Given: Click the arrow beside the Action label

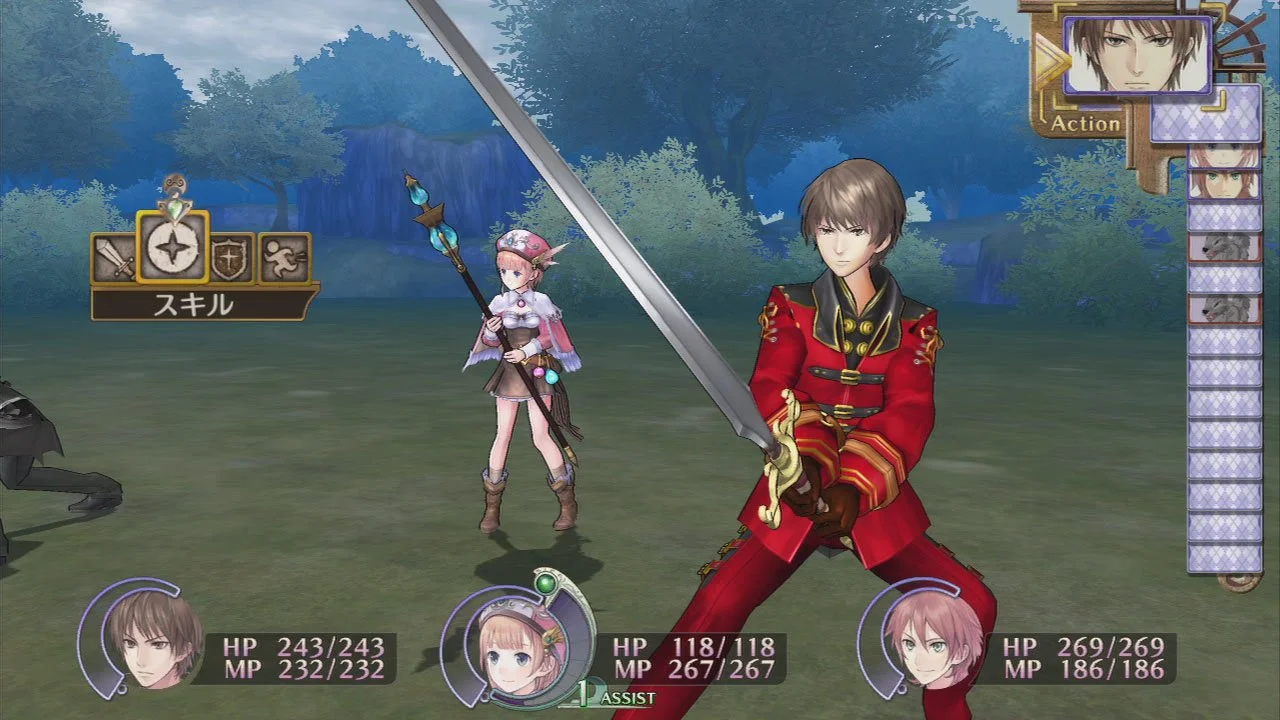Looking at the screenshot, I should [x=1053, y=60].
